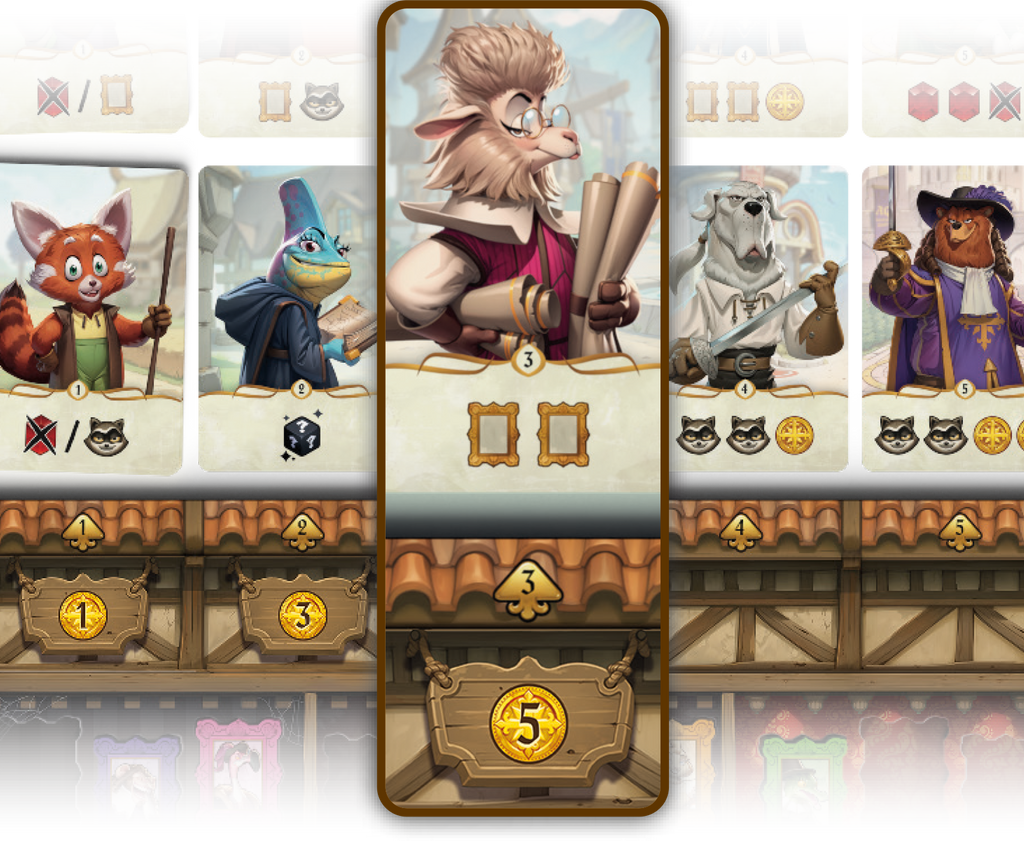Click the wooden sign showing 1 coin
This screenshot has width=1024, height=841.
click(83, 614)
